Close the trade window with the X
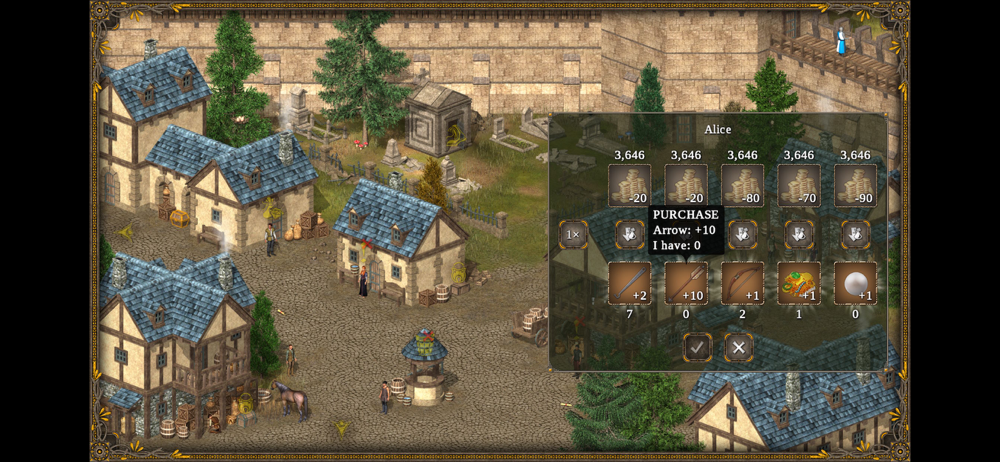This screenshot has width=1000, height=462. [x=739, y=347]
